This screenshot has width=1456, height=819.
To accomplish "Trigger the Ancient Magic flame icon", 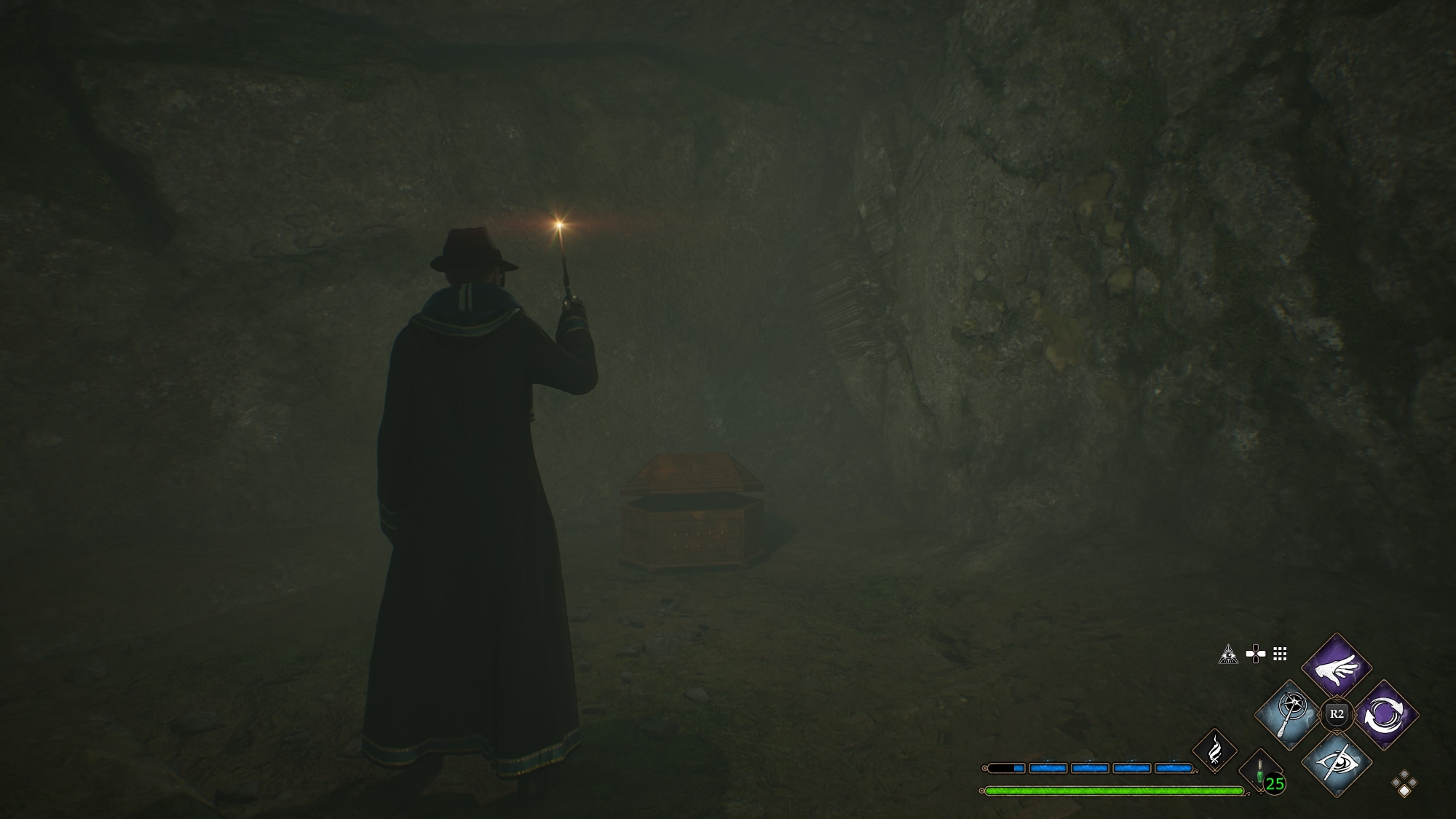I will pos(1214,751).
